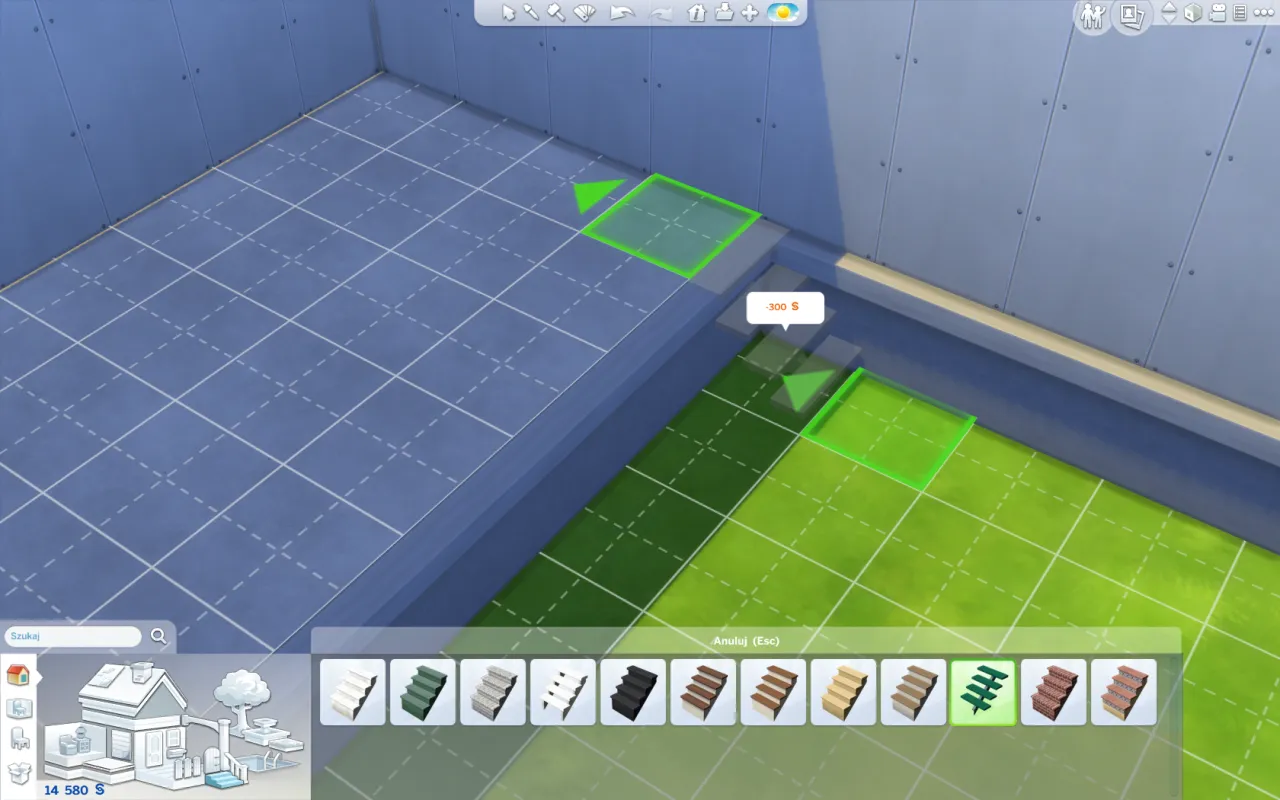Open the screenshot gallery icon
Image resolution: width=1280 pixels, height=800 pixels.
tap(1131, 17)
